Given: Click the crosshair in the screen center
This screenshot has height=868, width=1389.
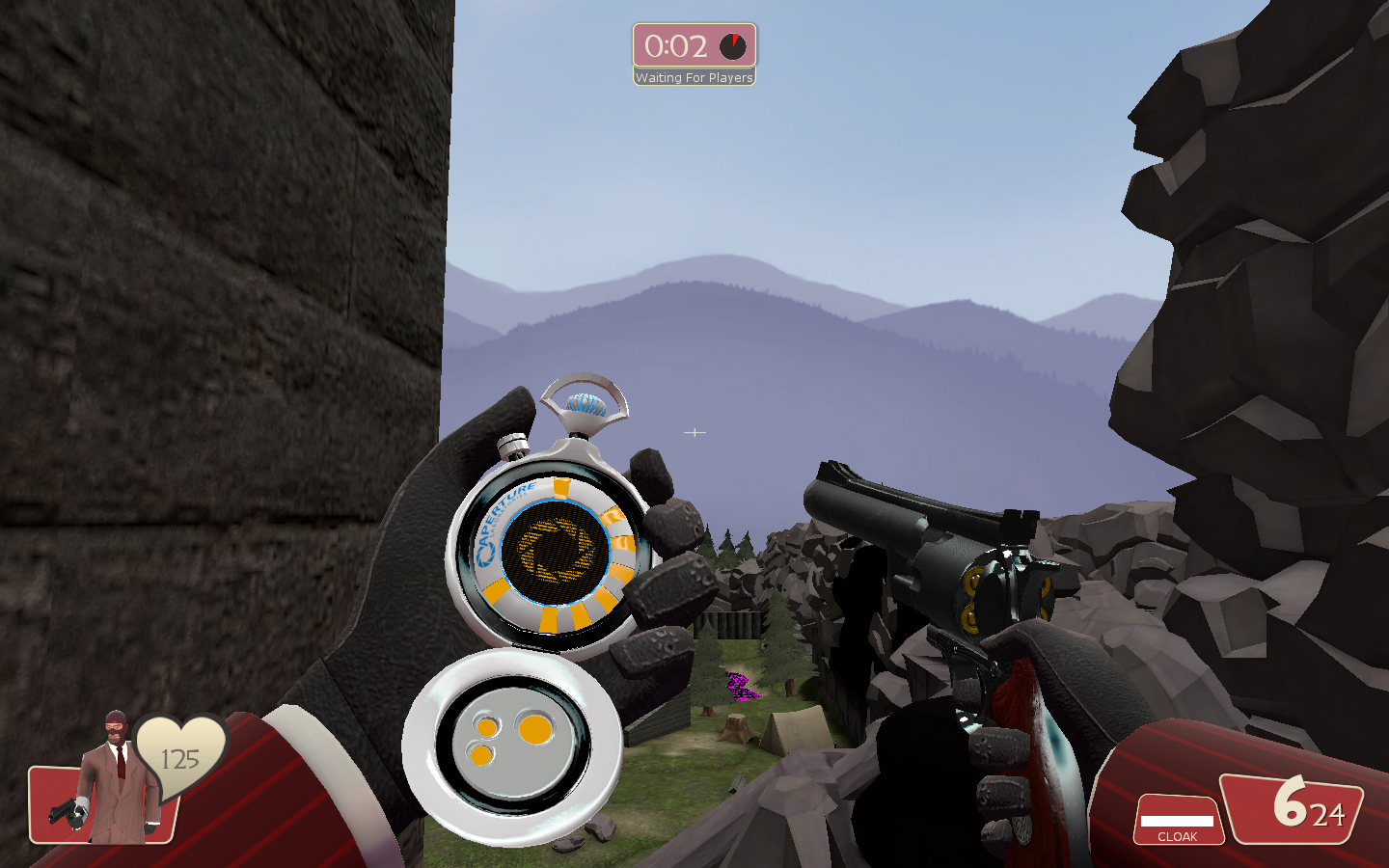Looking at the screenshot, I should tap(693, 433).
